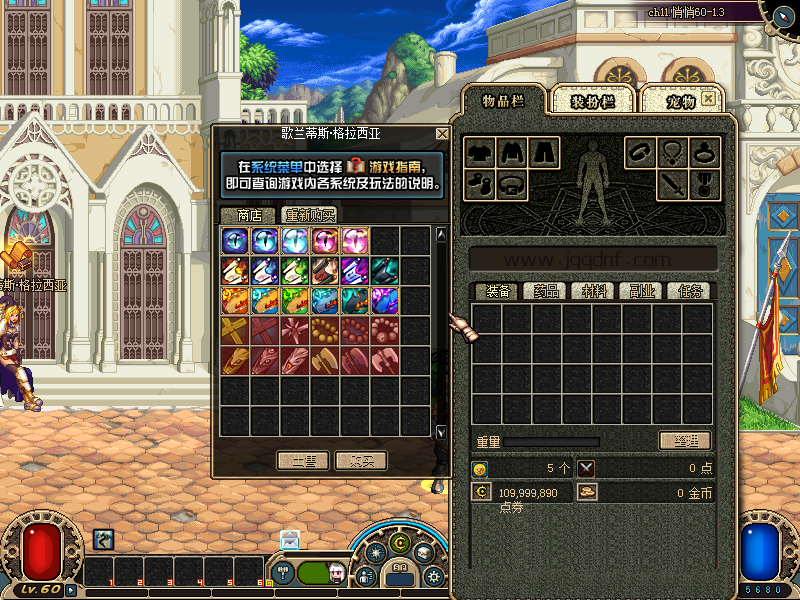Open the mail envelope notification
The image size is (800, 600).
click(x=290, y=539)
